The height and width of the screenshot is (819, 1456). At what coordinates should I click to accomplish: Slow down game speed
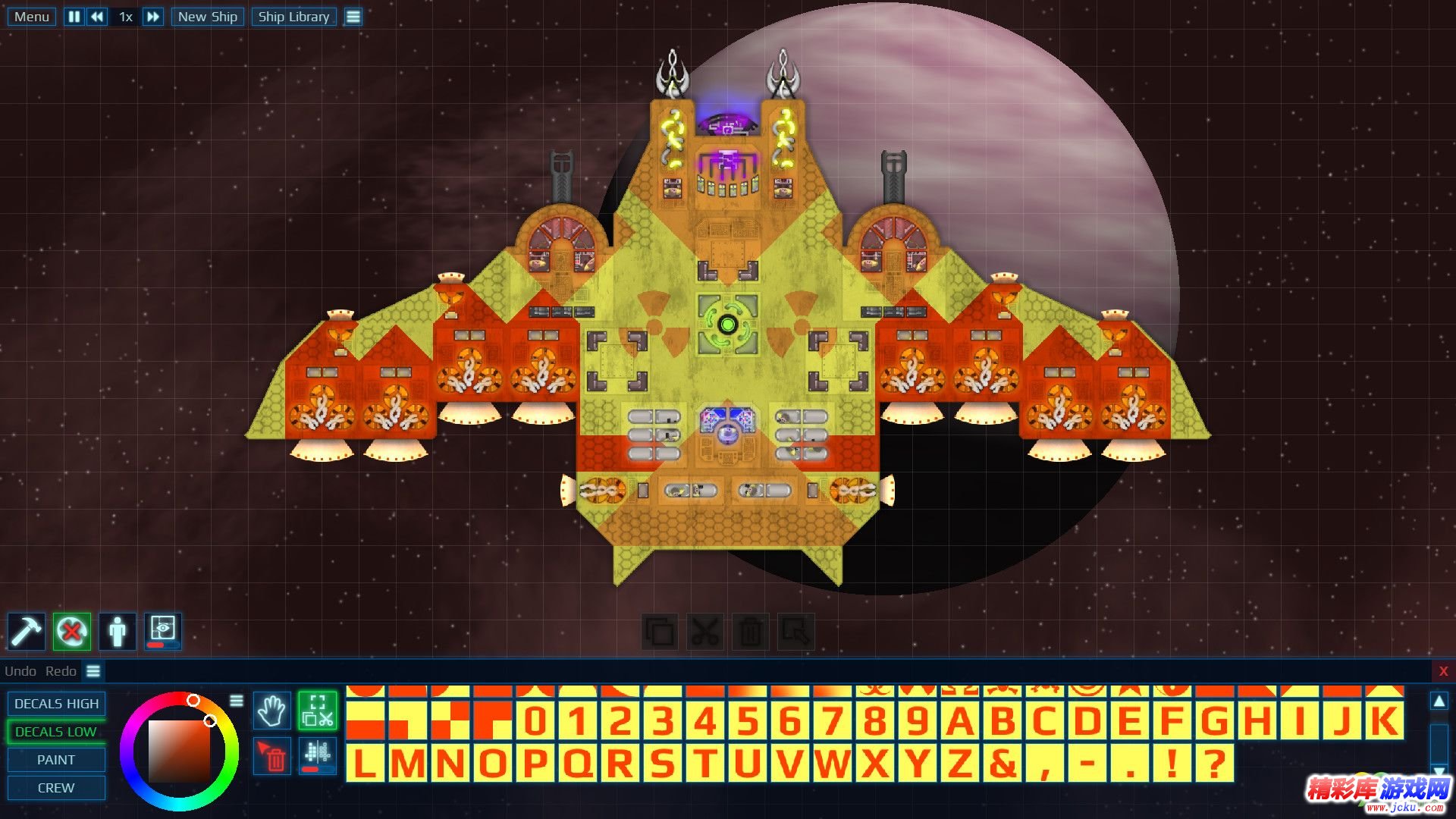coord(97,17)
